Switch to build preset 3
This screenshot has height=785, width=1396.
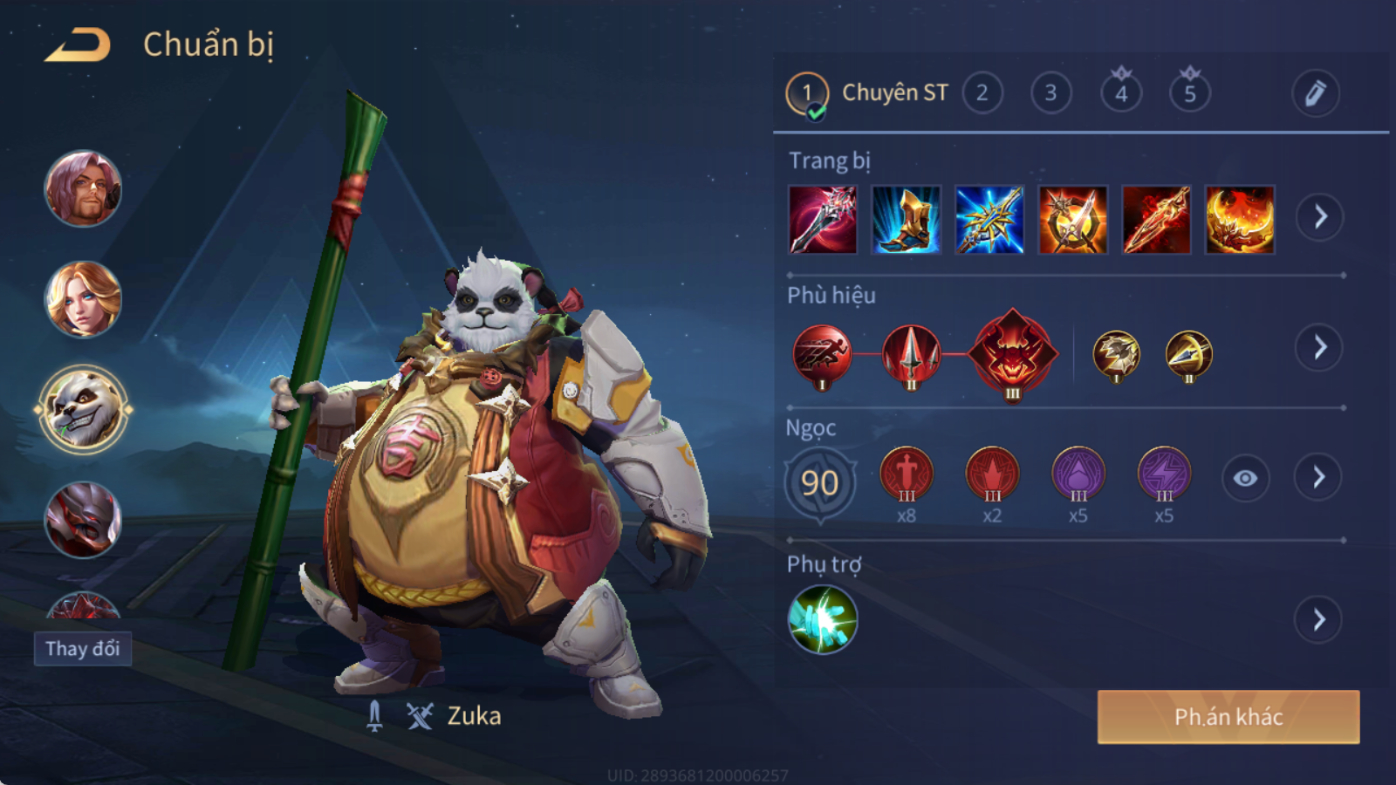point(1051,94)
